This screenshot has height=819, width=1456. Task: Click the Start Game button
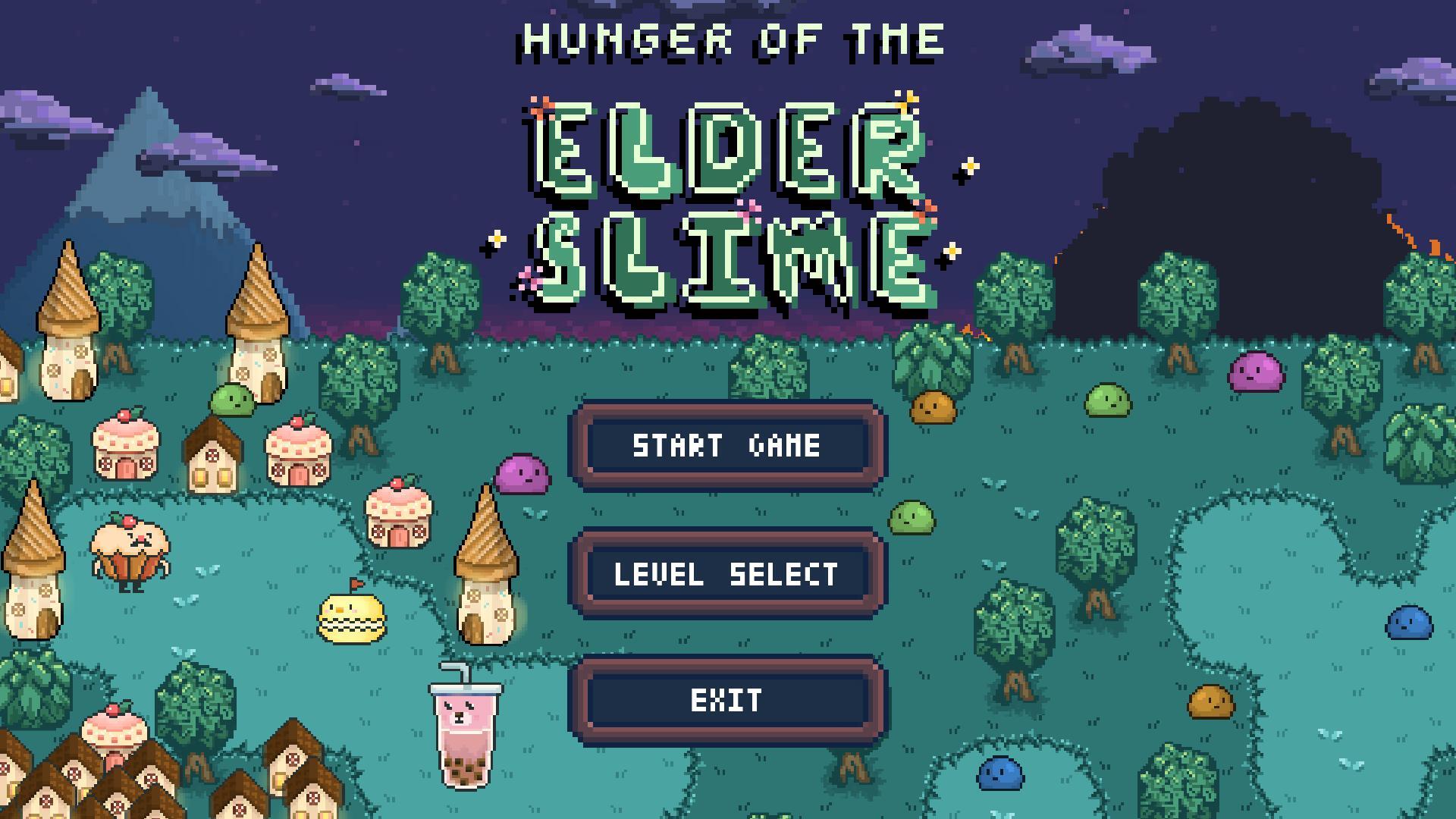[726, 447]
